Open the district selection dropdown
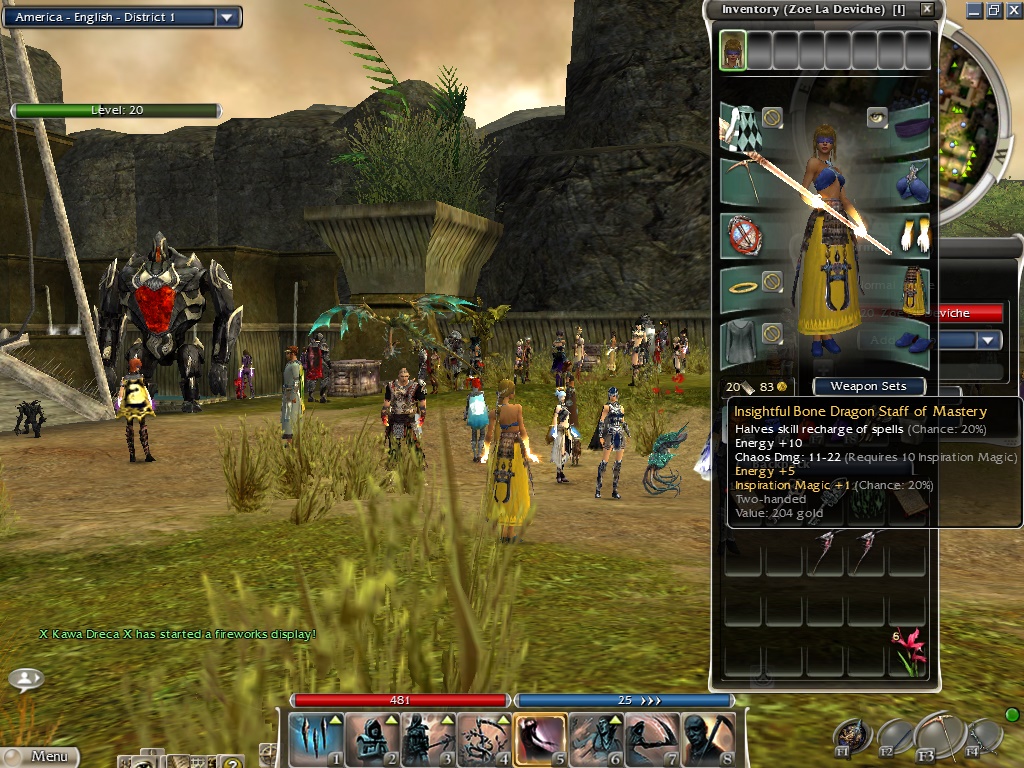The width and height of the screenshot is (1024, 768). pyautogui.click(x=227, y=17)
